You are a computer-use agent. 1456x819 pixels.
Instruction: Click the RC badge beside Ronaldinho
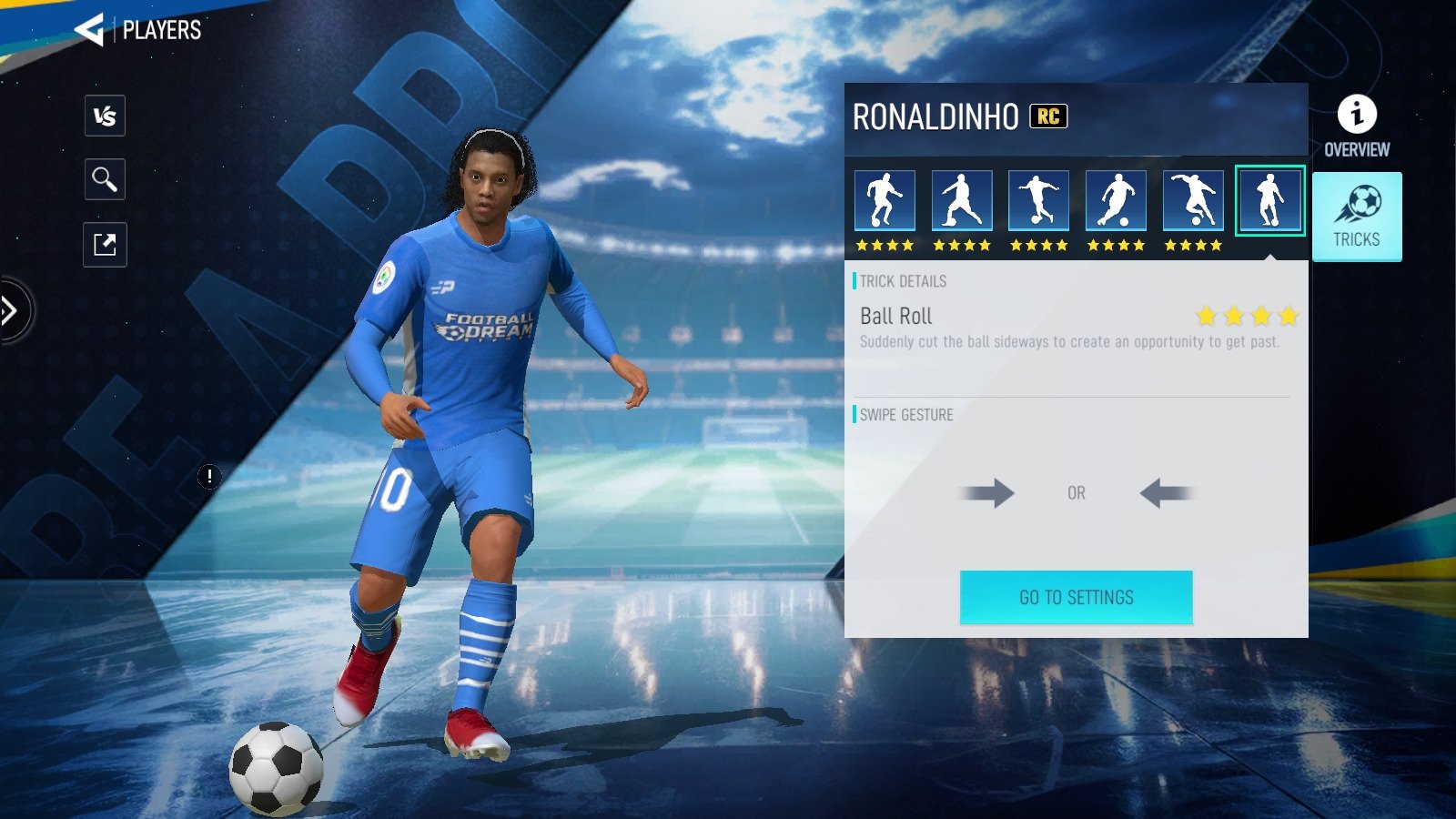[x=1048, y=116]
